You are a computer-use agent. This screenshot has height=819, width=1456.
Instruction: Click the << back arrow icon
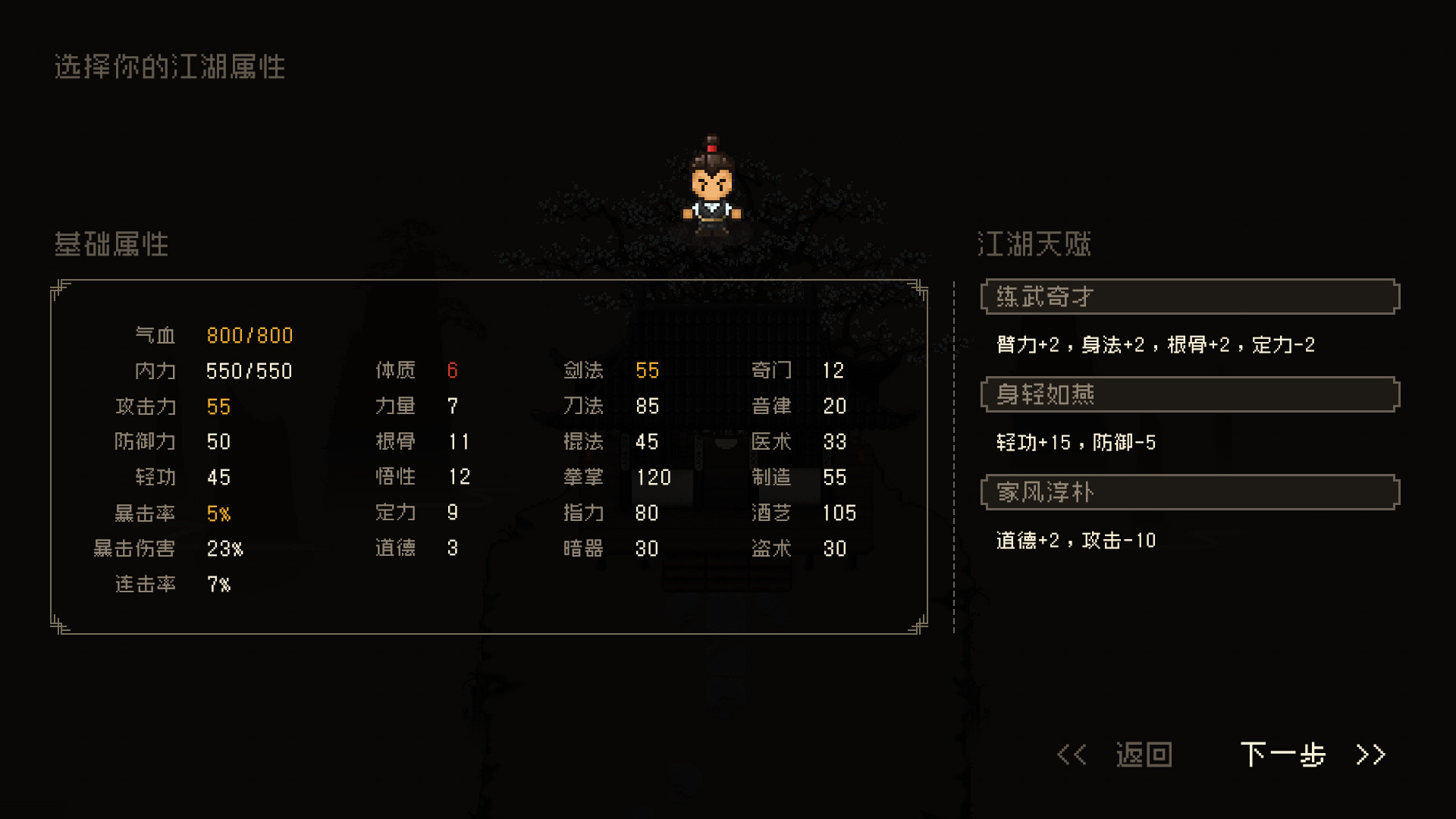coord(1072,755)
